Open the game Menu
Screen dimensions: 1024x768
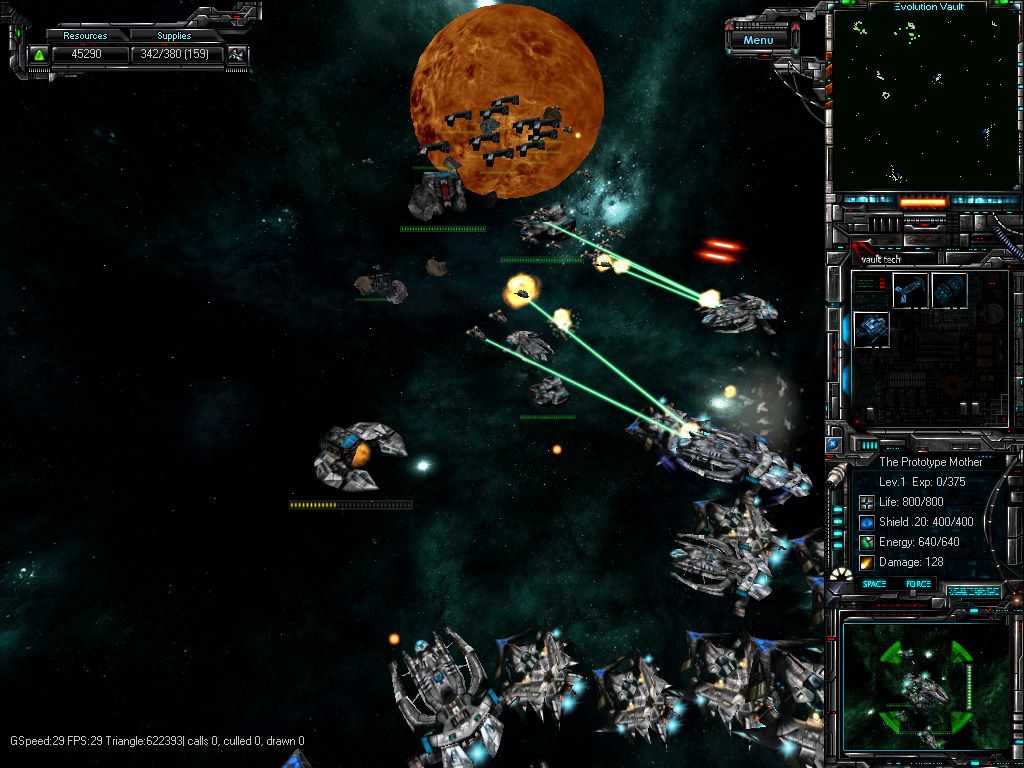click(x=758, y=40)
